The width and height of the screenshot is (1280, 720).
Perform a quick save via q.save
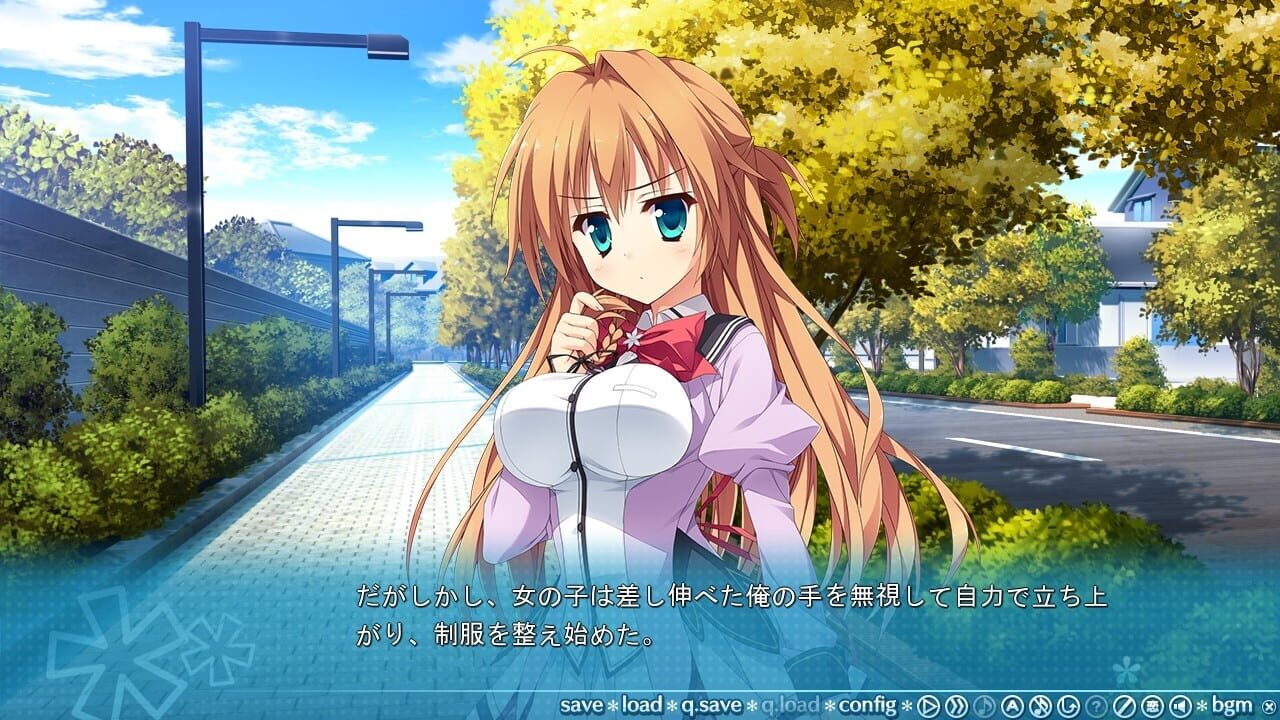click(710, 705)
